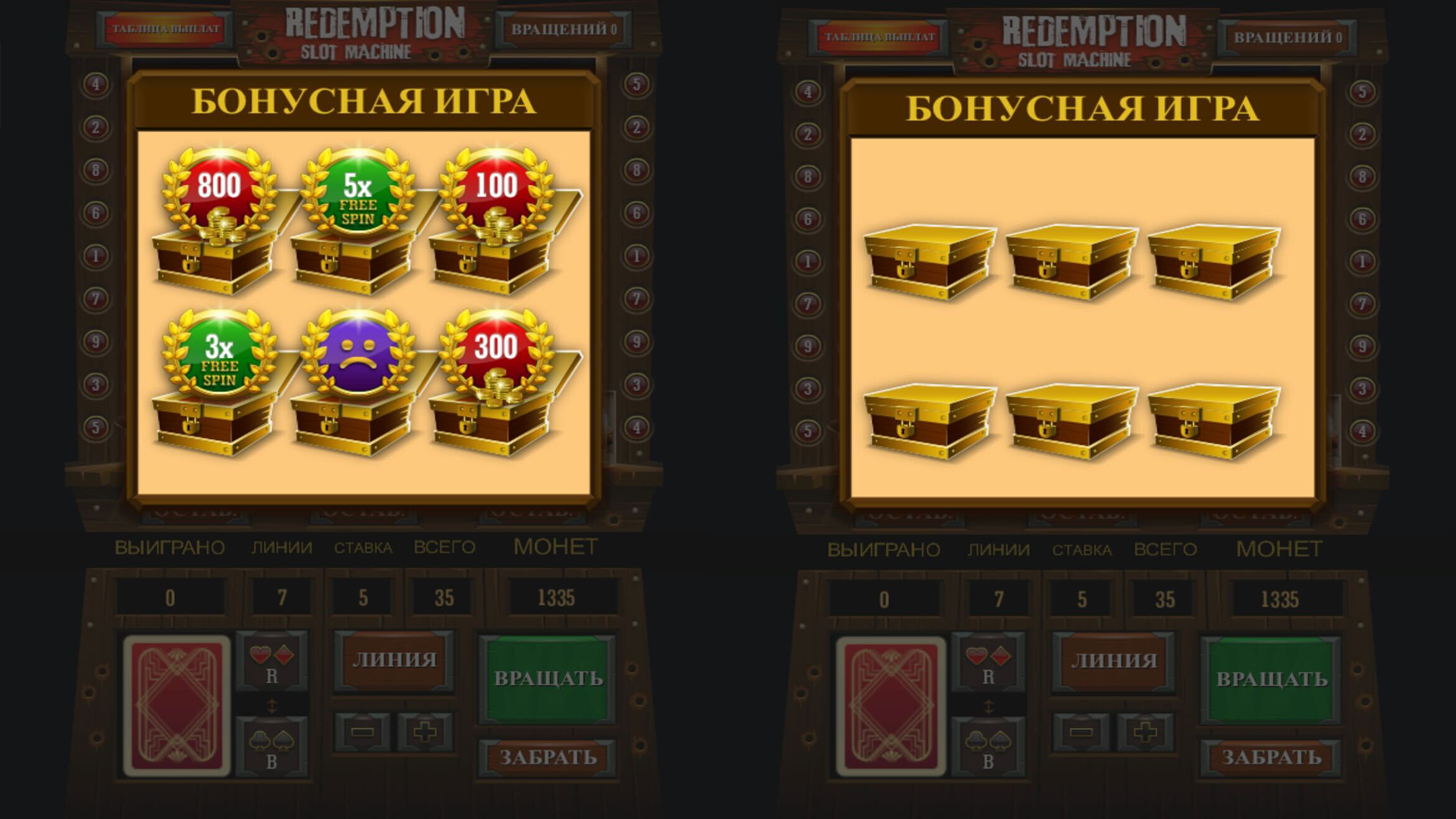Select the black clubs-spades B option
1456x819 pixels.
point(271,747)
